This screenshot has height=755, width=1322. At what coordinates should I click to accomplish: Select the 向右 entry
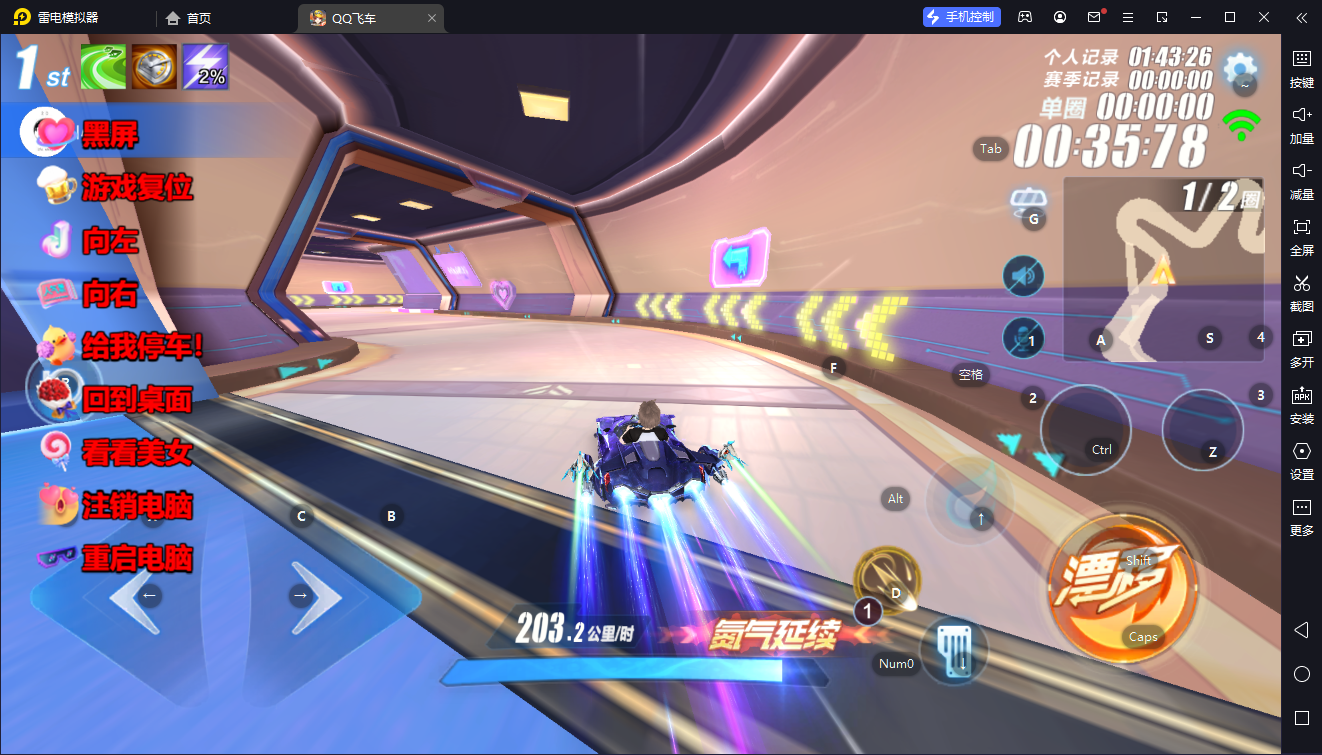point(110,294)
